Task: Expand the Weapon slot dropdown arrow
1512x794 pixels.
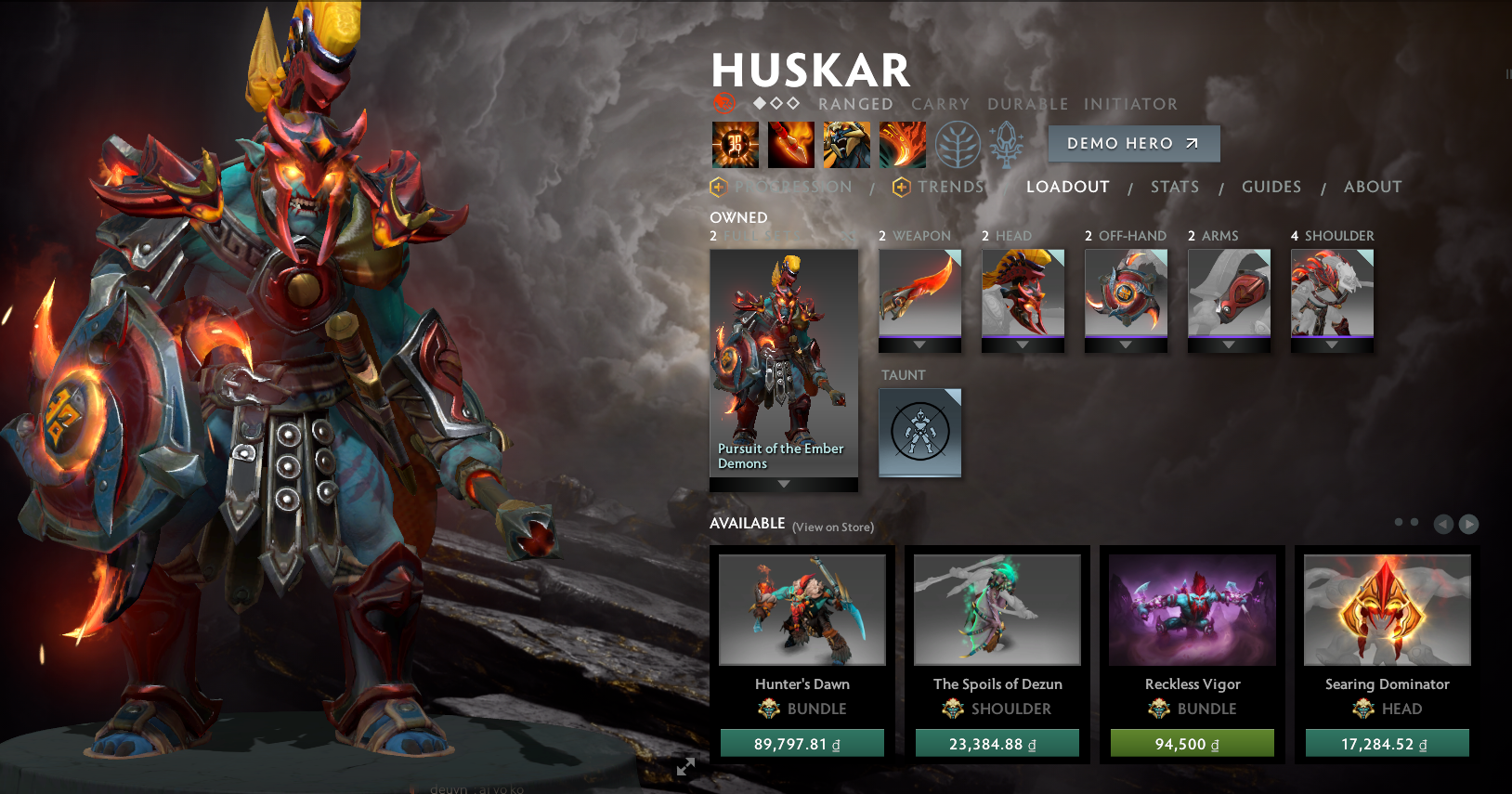Action: point(919,345)
